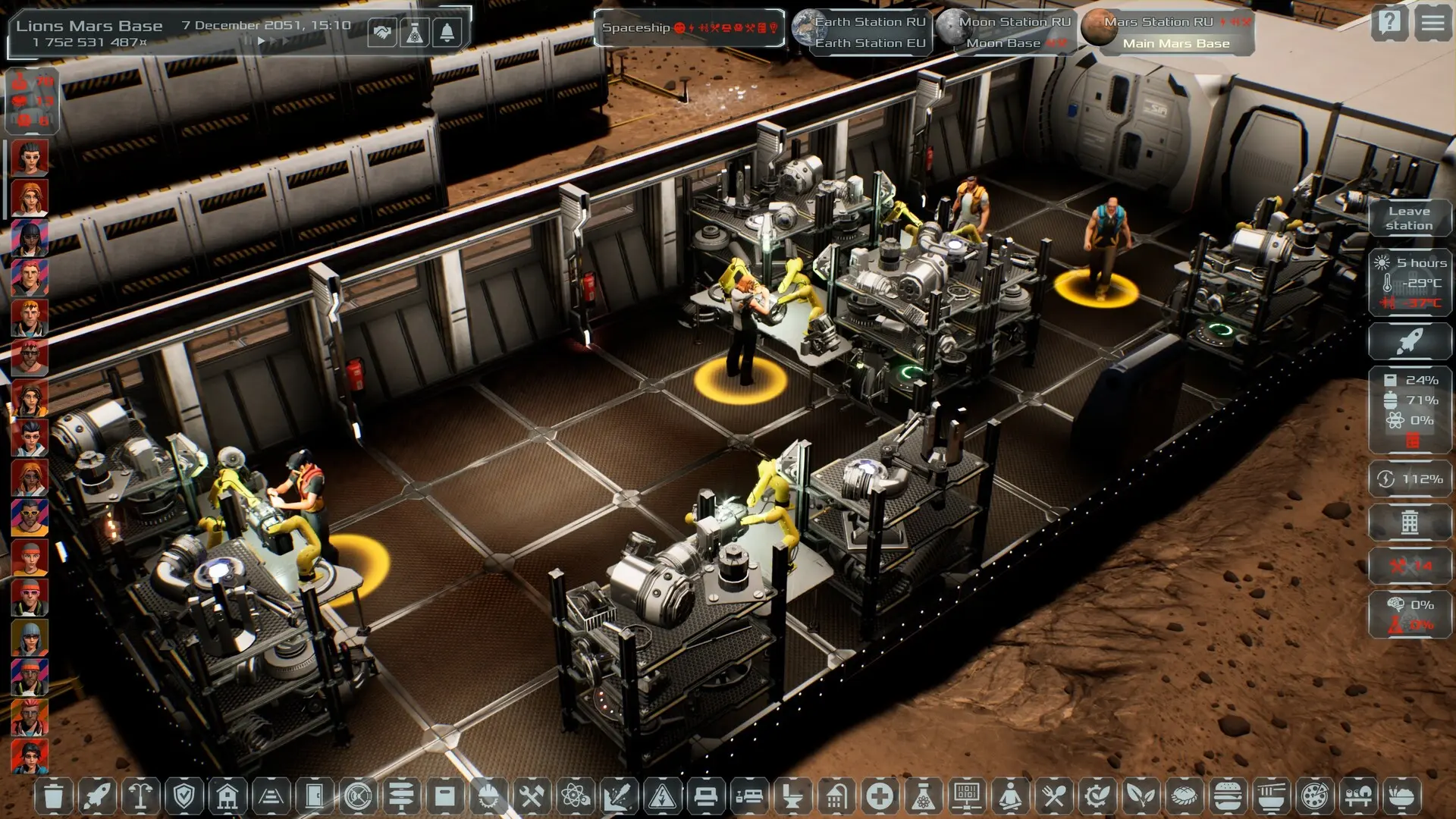1456x819 pixels.
Task: Choose the medical cross build category
Action: pyautogui.click(x=880, y=796)
